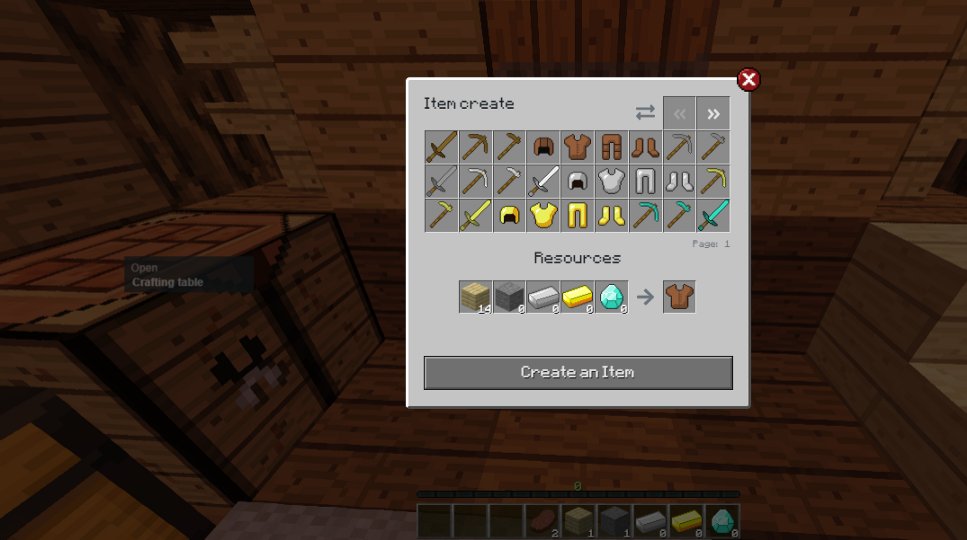The image size is (967, 540).
Task: Pick the golden leggings recipe
Action: (577, 215)
